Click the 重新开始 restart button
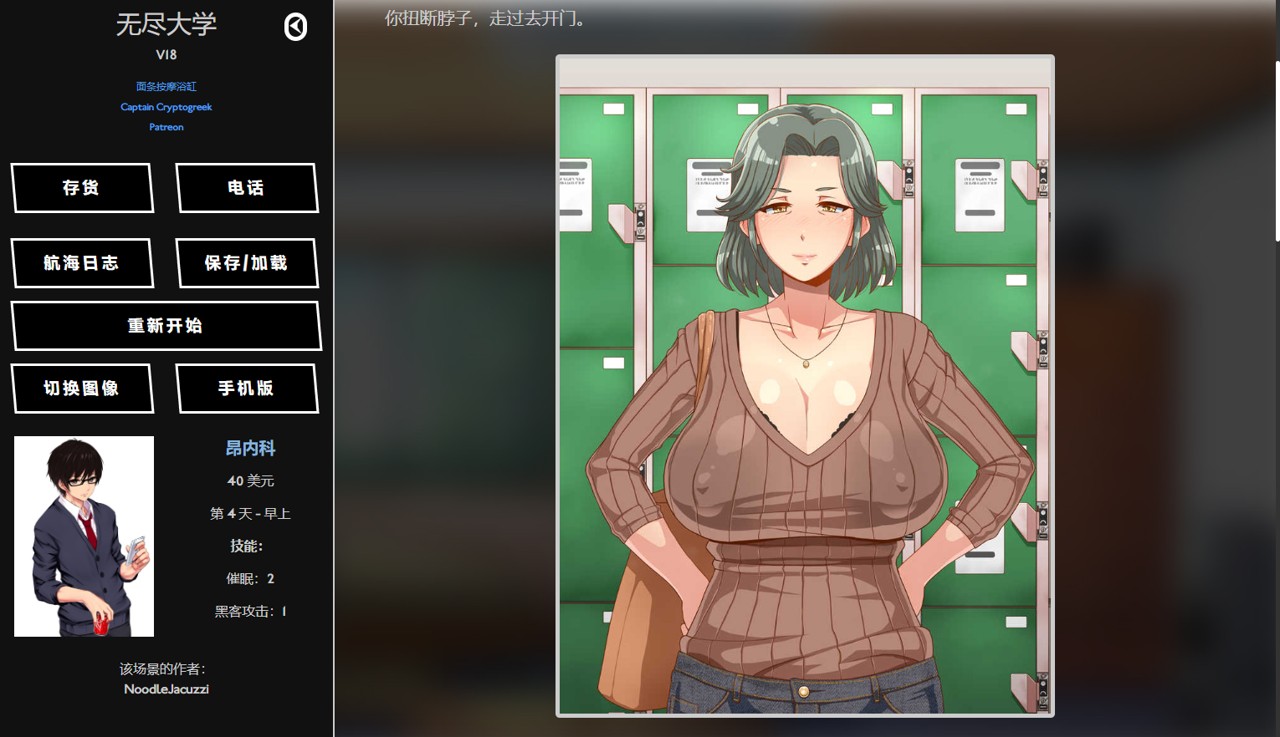The height and width of the screenshot is (737, 1280). pos(165,326)
